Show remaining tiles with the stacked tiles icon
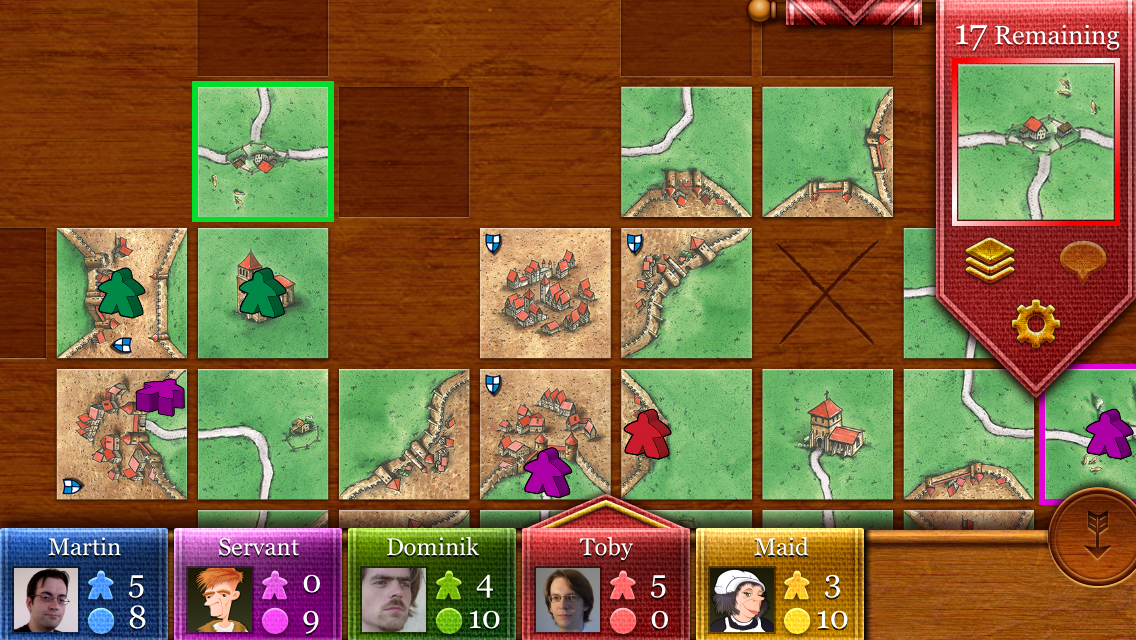The height and width of the screenshot is (640, 1136). click(x=989, y=260)
